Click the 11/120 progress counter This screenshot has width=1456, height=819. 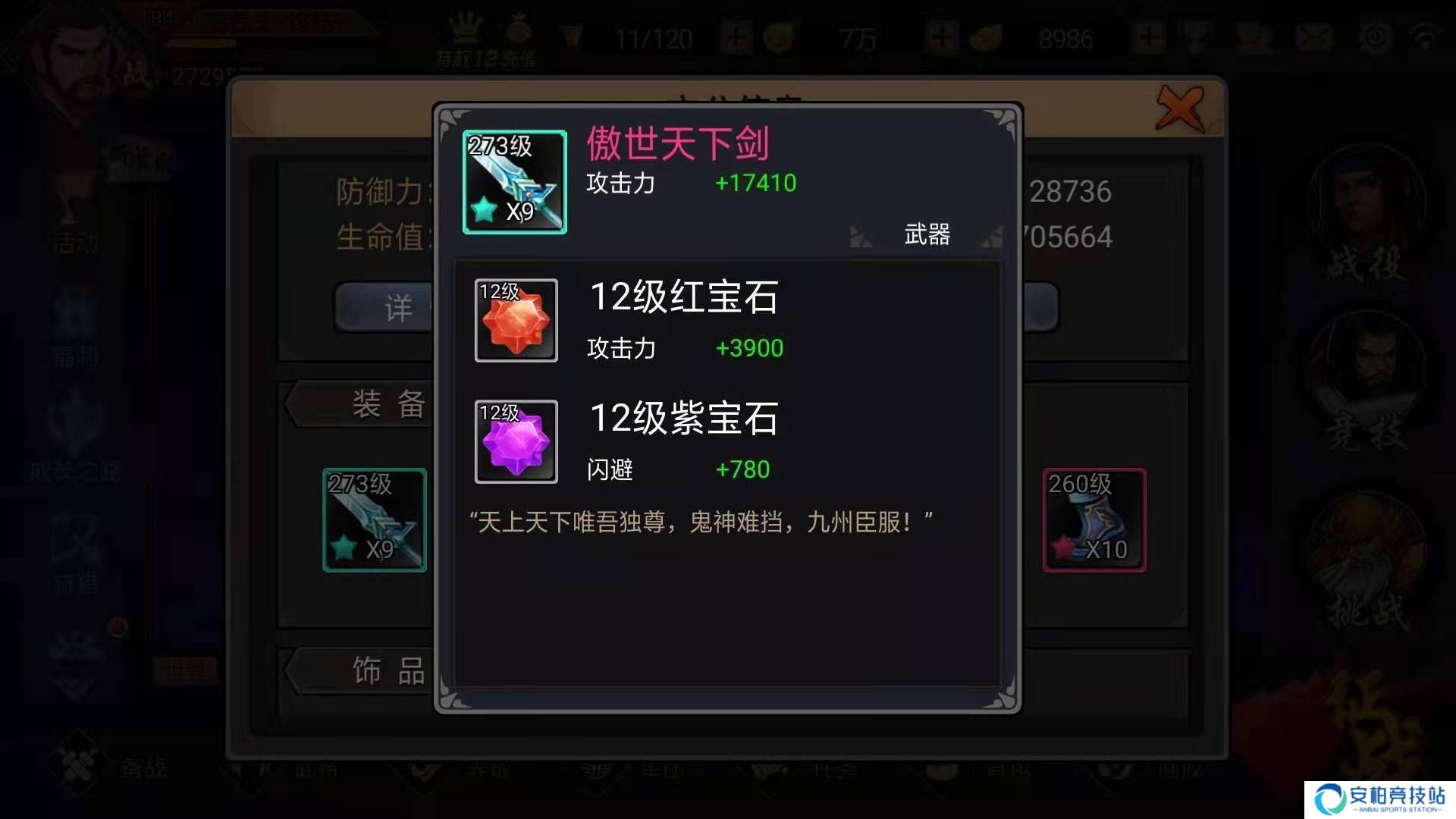[x=654, y=38]
